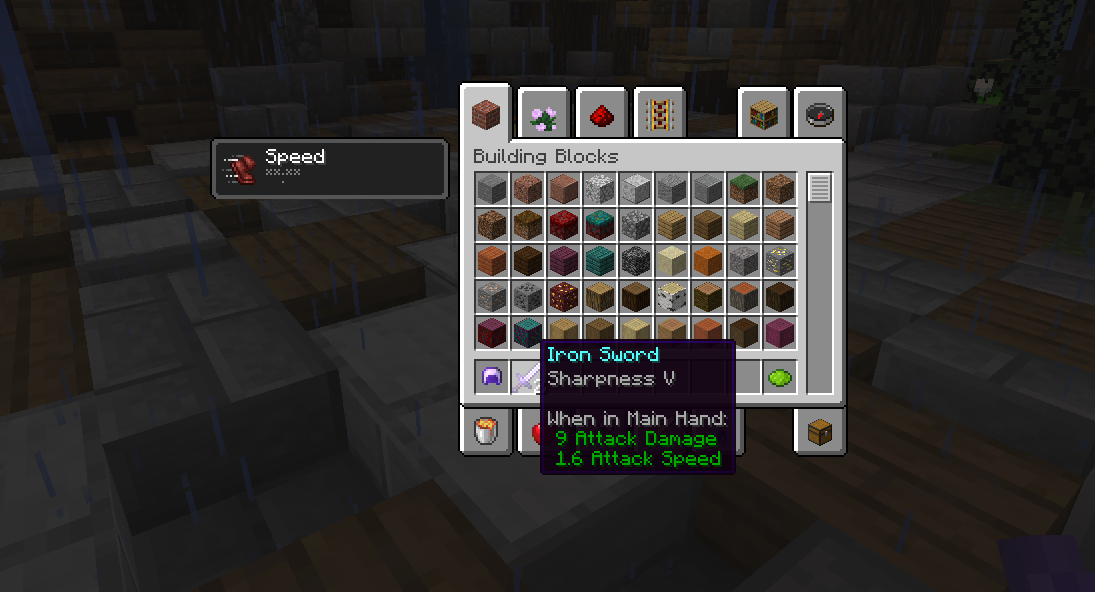Take the nether gold ore block
The width and height of the screenshot is (1095, 592).
[563, 296]
